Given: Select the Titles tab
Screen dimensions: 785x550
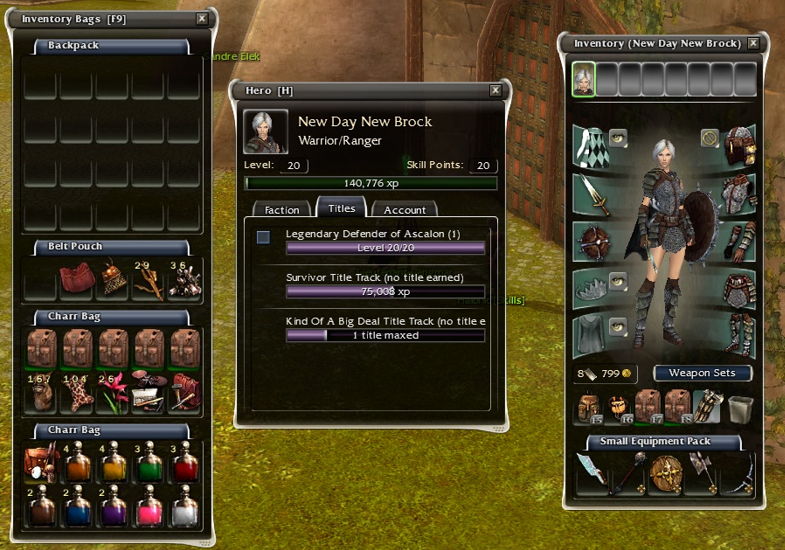Looking at the screenshot, I should [342, 209].
